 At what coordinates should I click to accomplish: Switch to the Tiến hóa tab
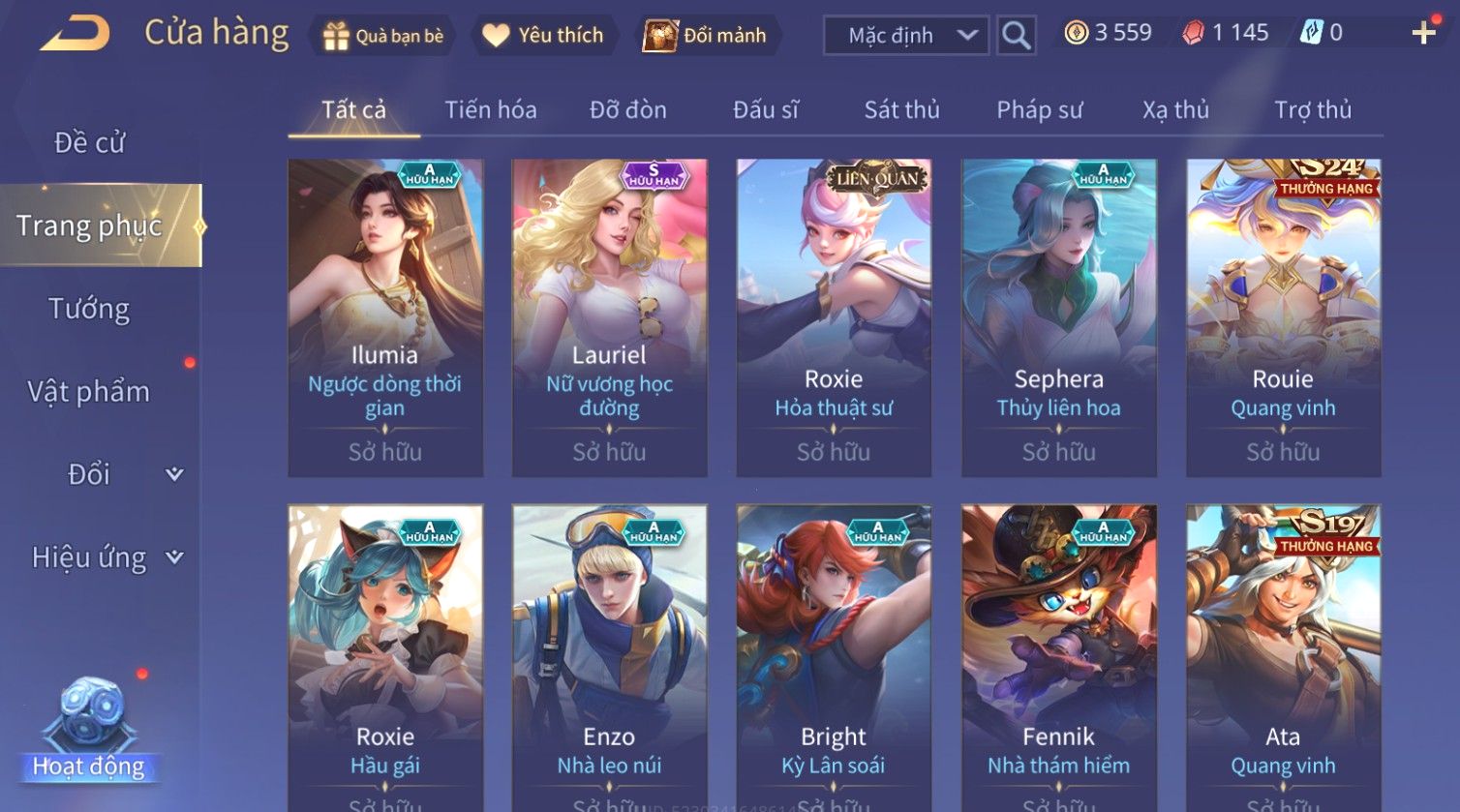point(490,110)
